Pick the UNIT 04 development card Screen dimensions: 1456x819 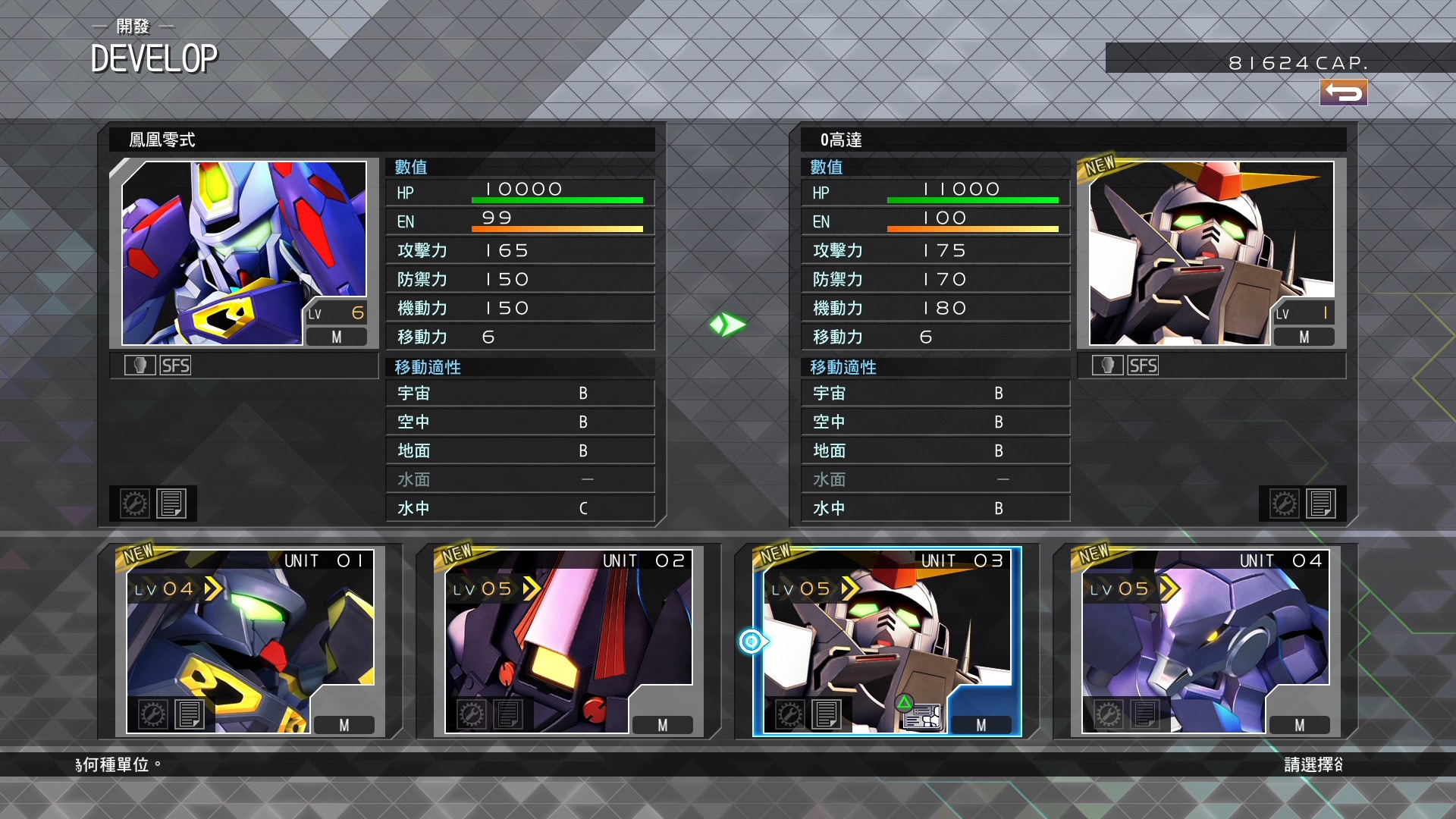pos(1206,641)
